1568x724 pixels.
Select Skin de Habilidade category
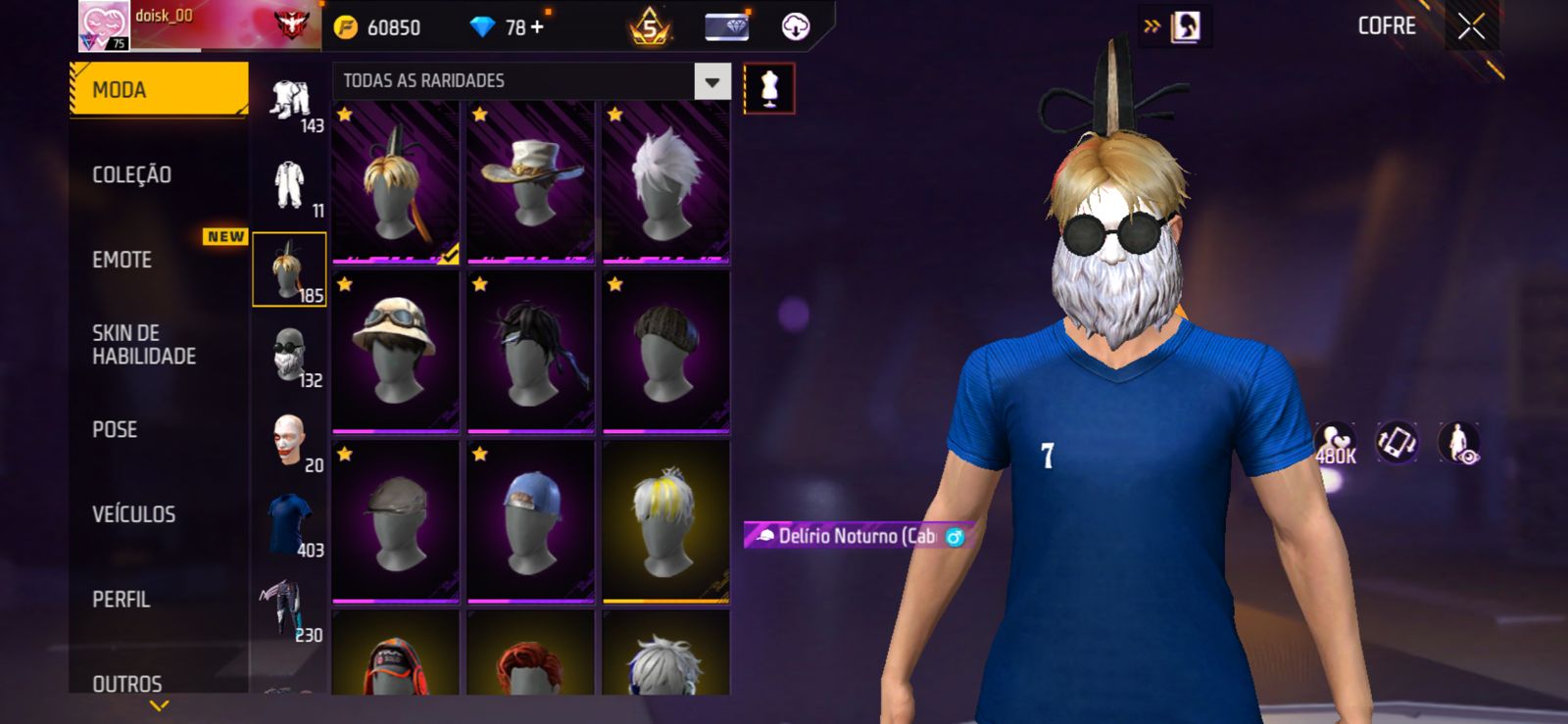pos(144,345)
